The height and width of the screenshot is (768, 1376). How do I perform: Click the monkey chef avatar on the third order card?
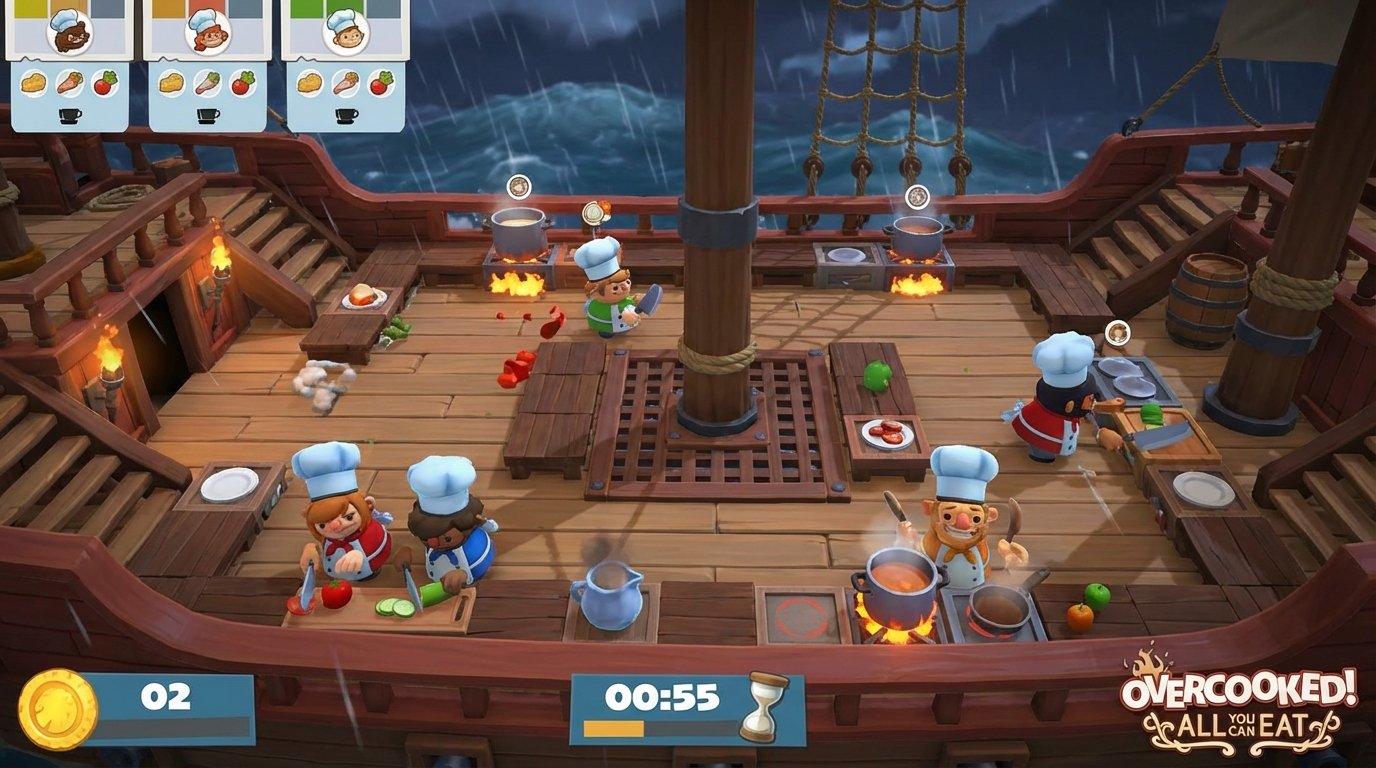tap(345, 33)
